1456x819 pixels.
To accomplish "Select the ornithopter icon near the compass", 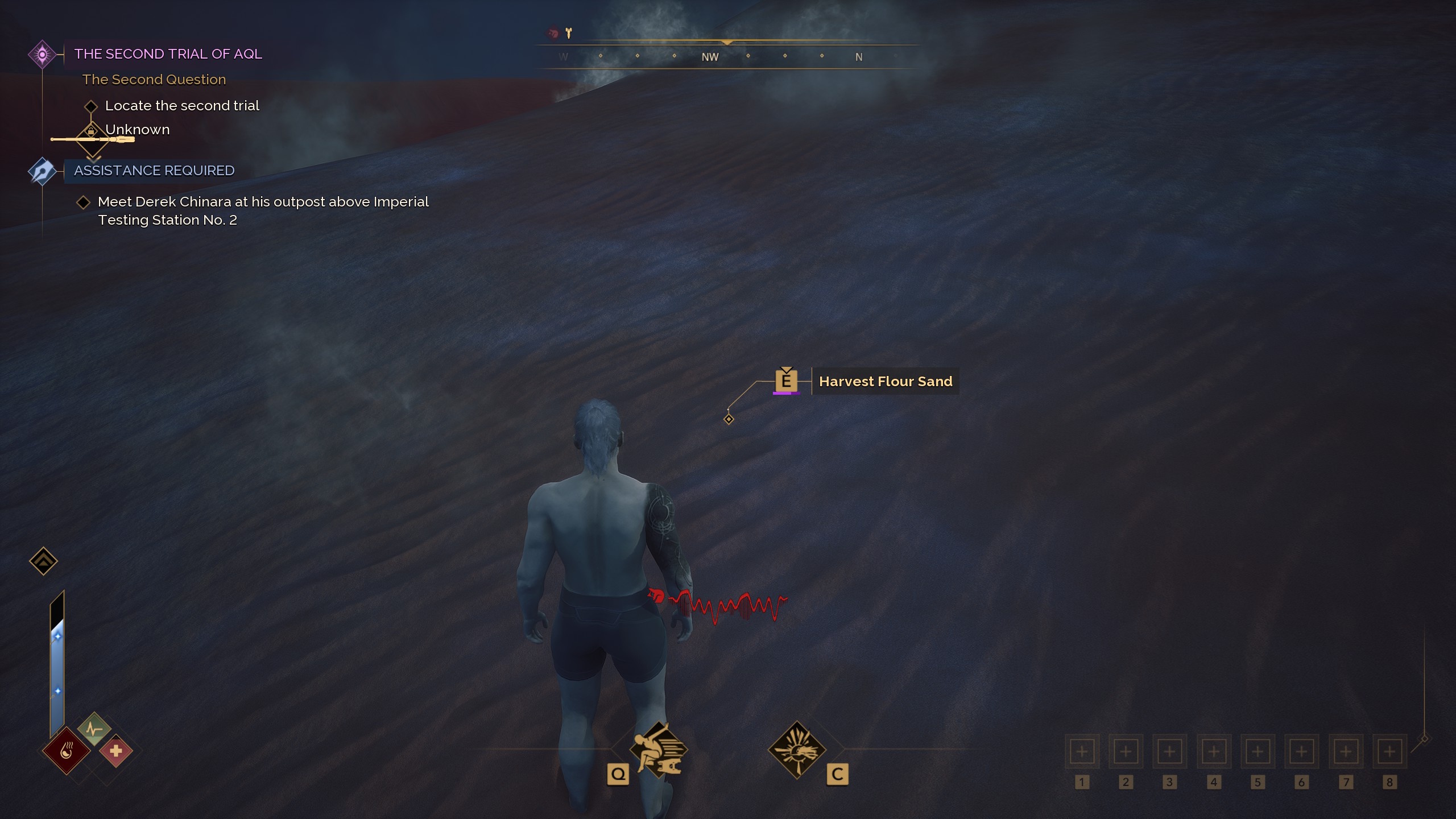I will [x=568, y=32].
